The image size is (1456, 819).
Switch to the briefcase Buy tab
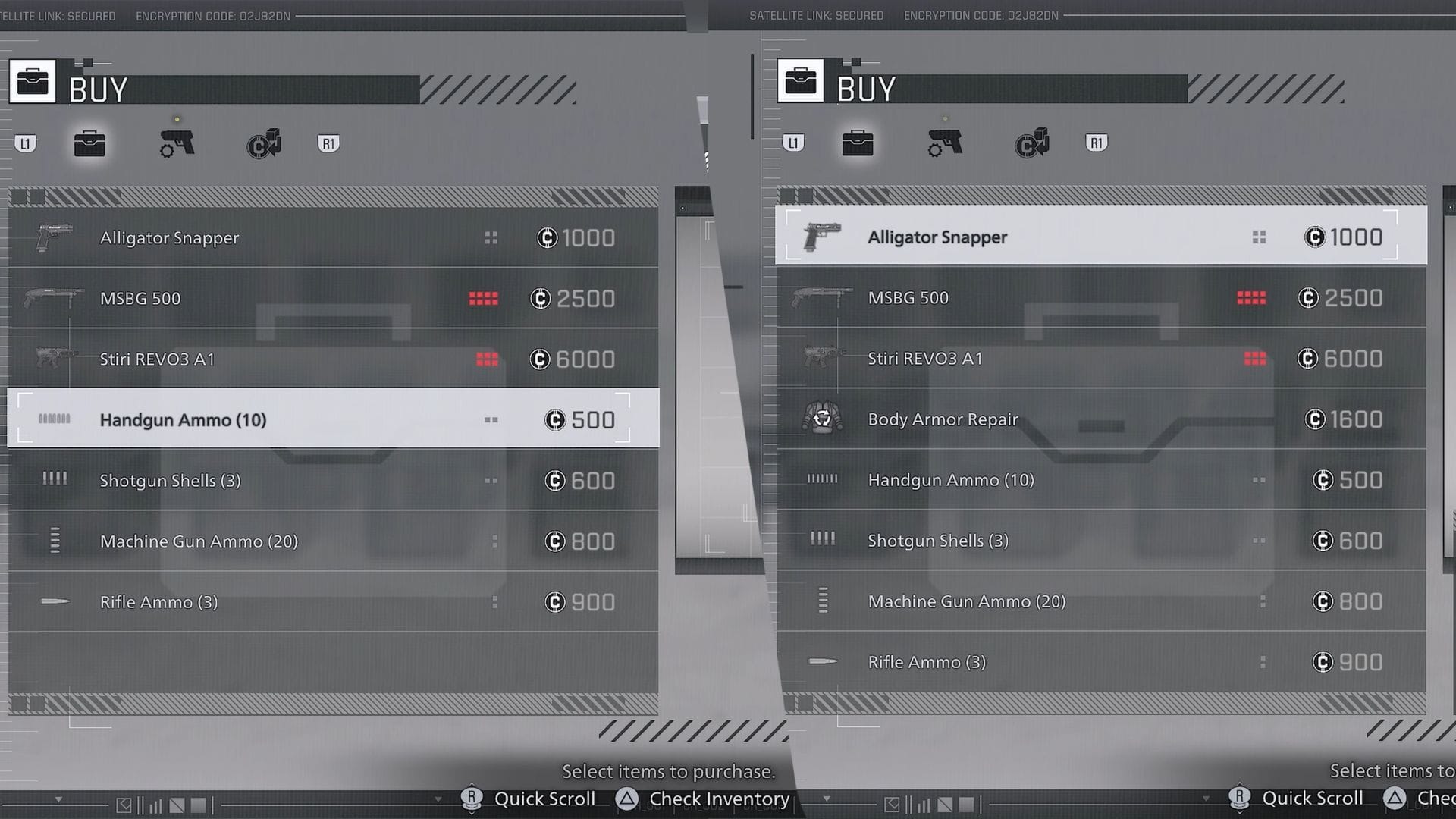[90, 144]
